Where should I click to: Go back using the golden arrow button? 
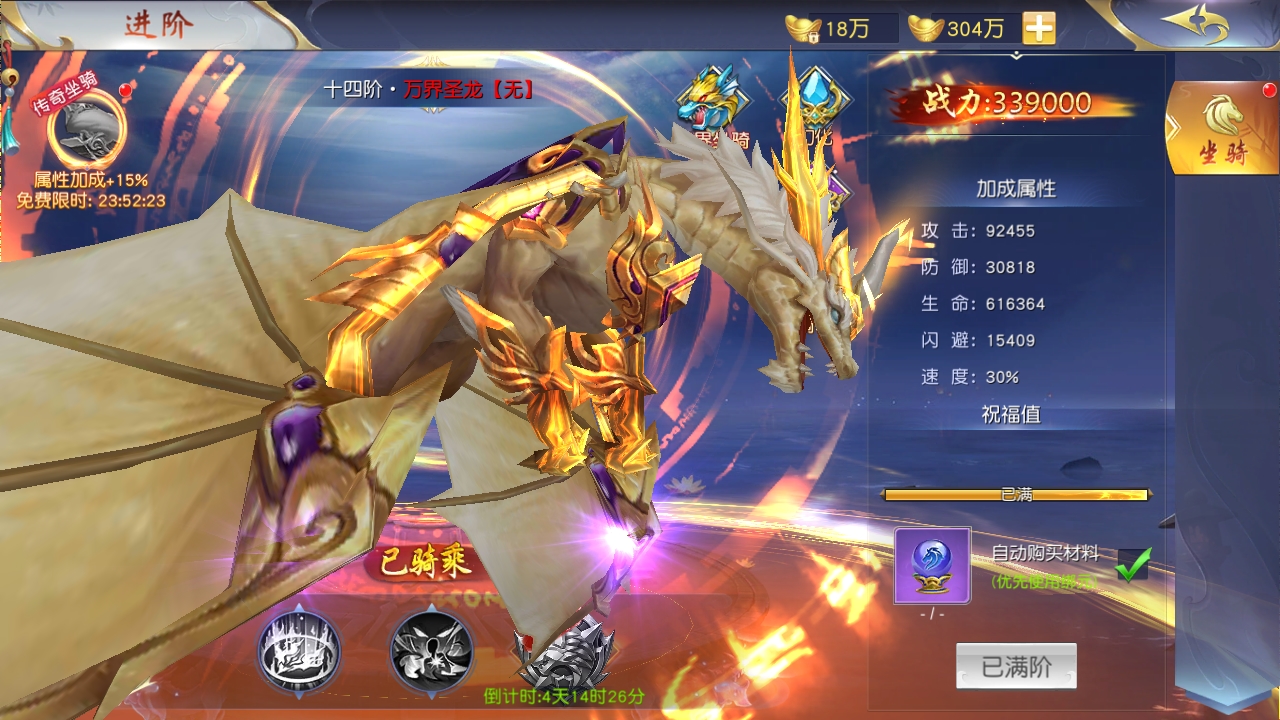coord(1195,25)
